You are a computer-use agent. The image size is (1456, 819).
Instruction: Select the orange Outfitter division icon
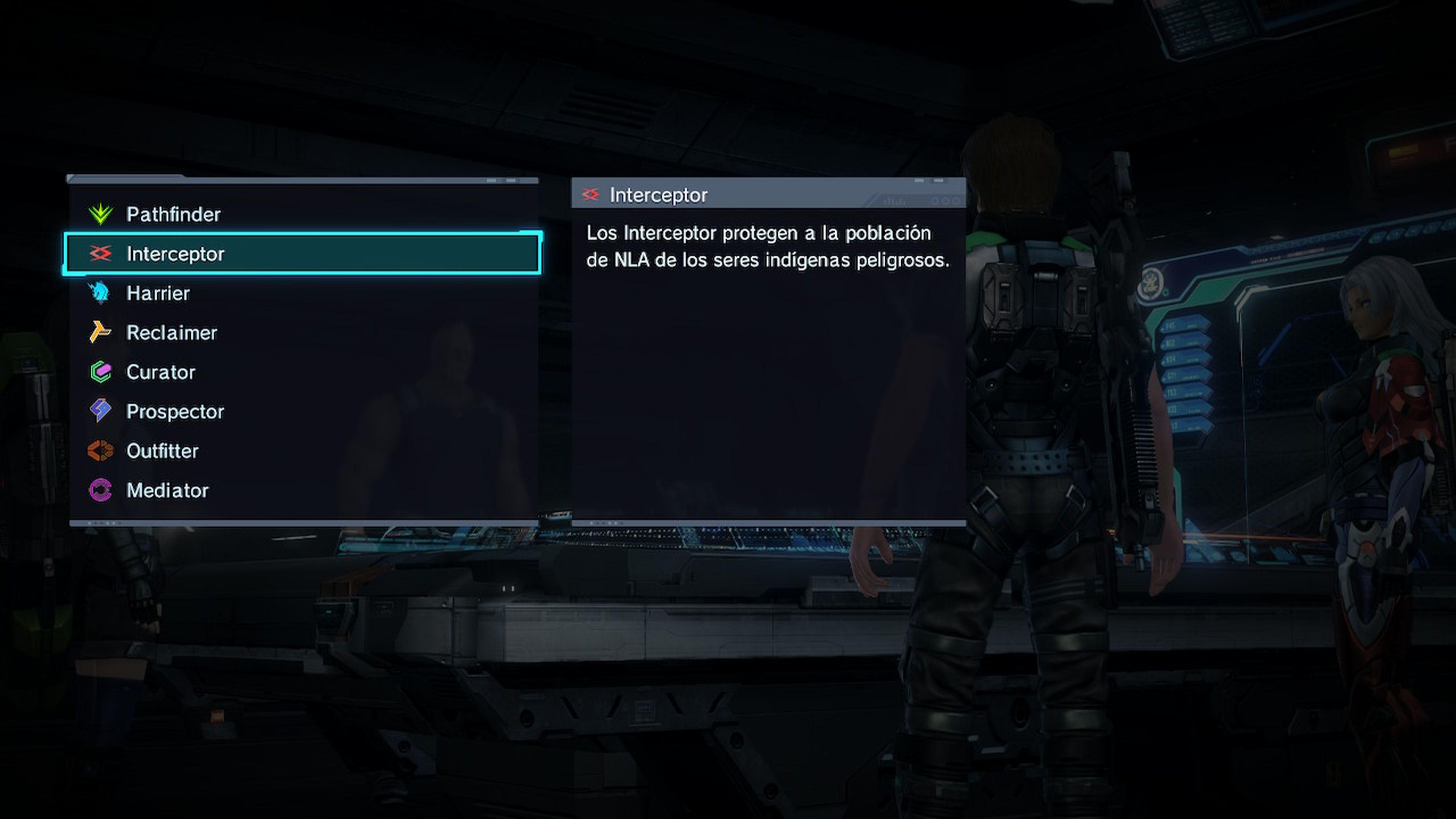point(100,450)
